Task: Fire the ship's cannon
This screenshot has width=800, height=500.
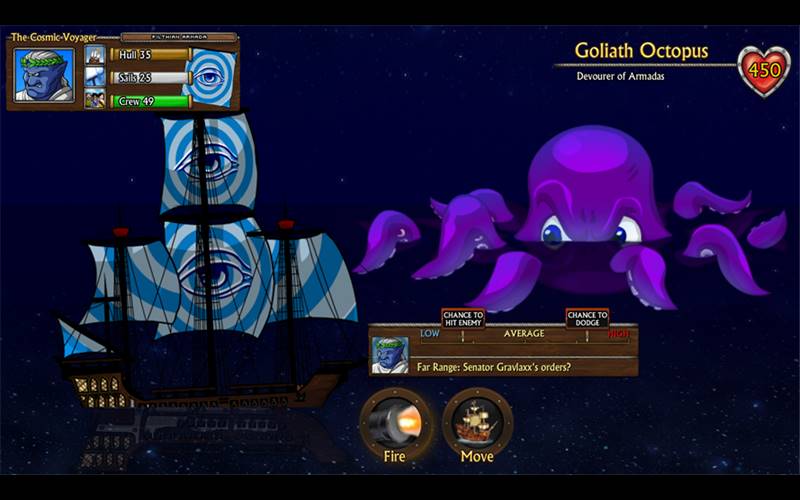Action: point(394,421)
